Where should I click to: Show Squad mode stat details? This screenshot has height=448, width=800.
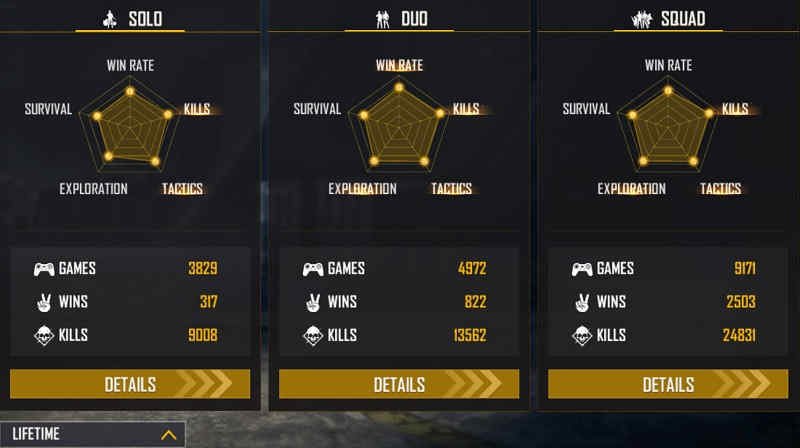click(667, 384)
